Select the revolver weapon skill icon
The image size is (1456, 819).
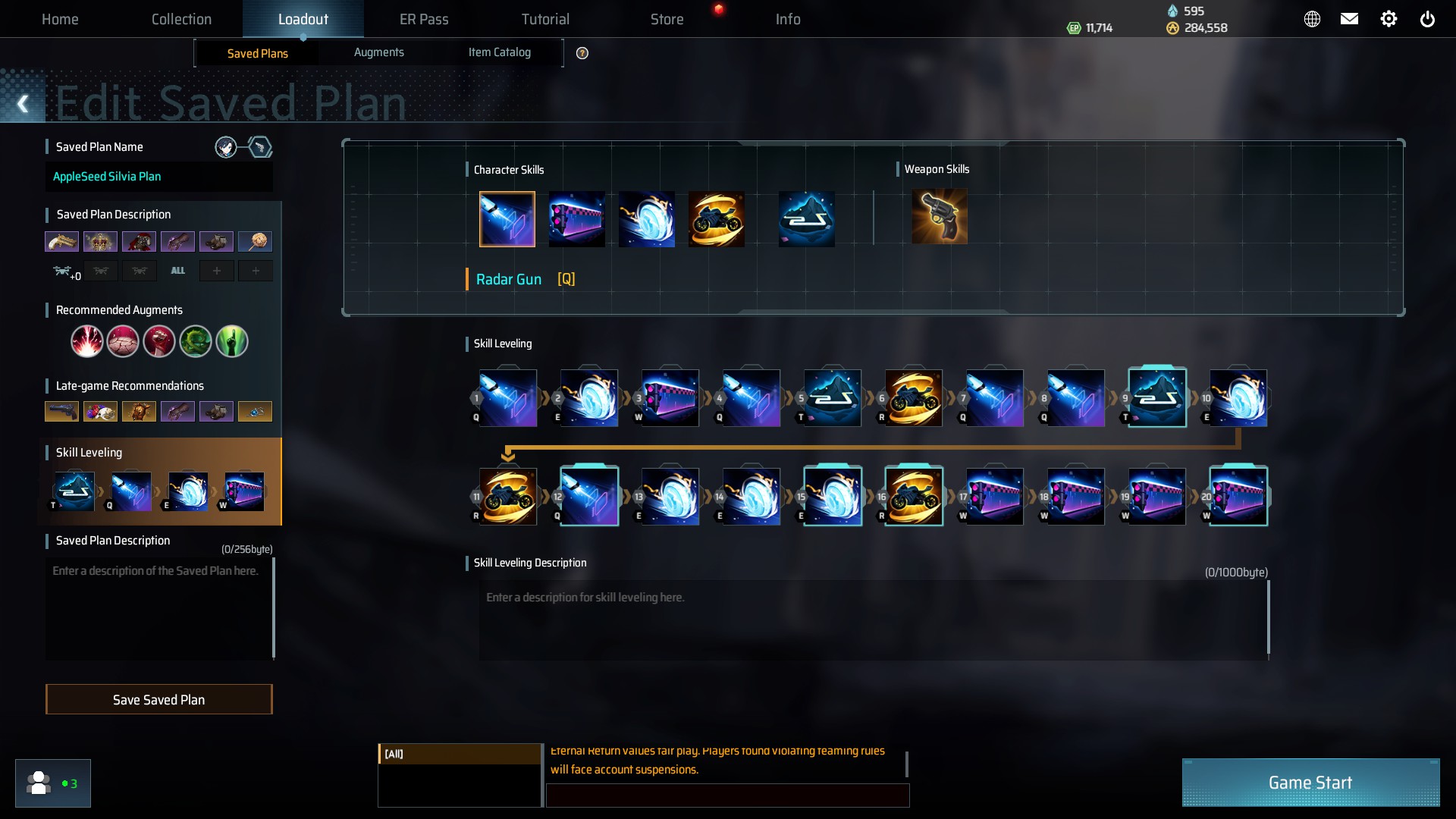click(939, 218)
